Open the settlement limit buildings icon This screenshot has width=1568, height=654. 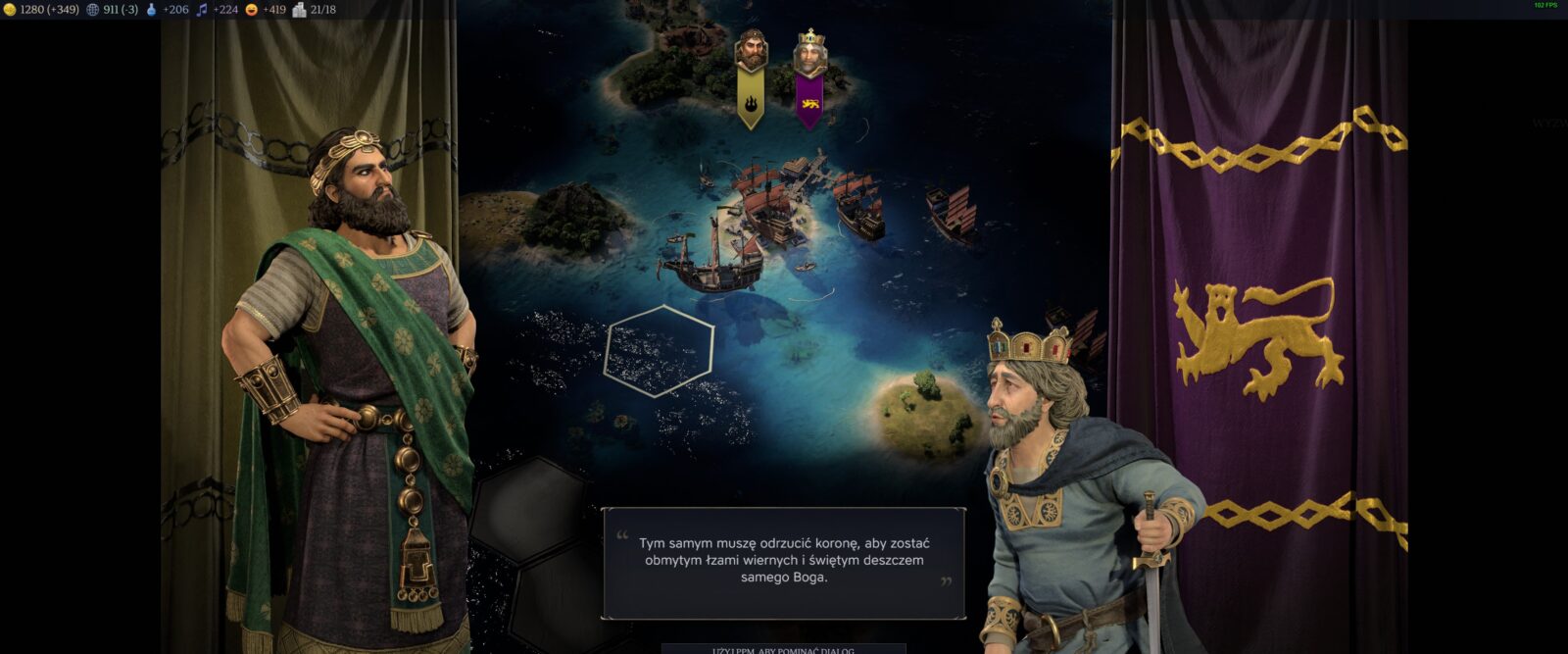(x=300, y=10)
